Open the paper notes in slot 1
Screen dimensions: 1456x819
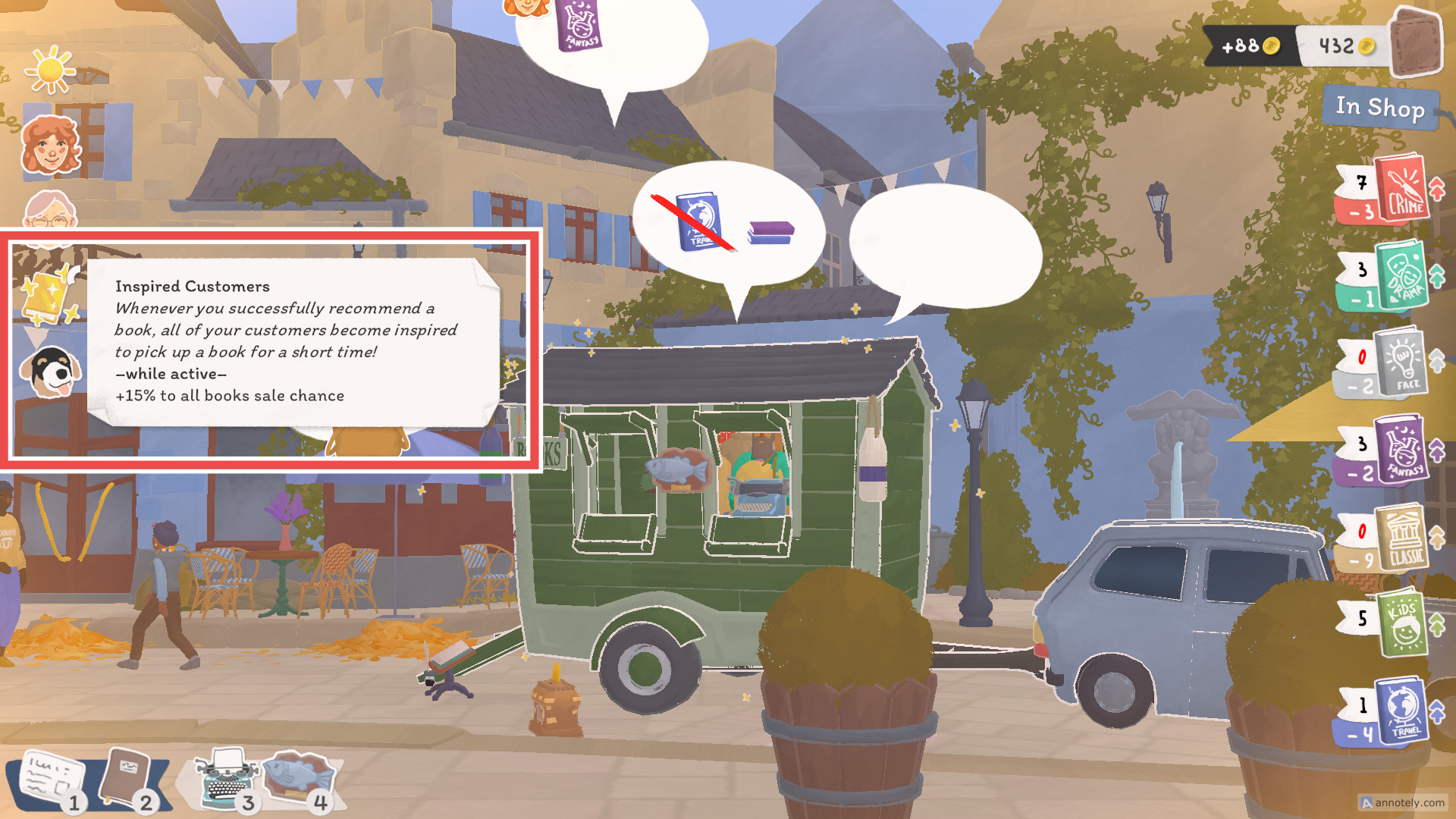pyautogui.click(x=50, y=779)
